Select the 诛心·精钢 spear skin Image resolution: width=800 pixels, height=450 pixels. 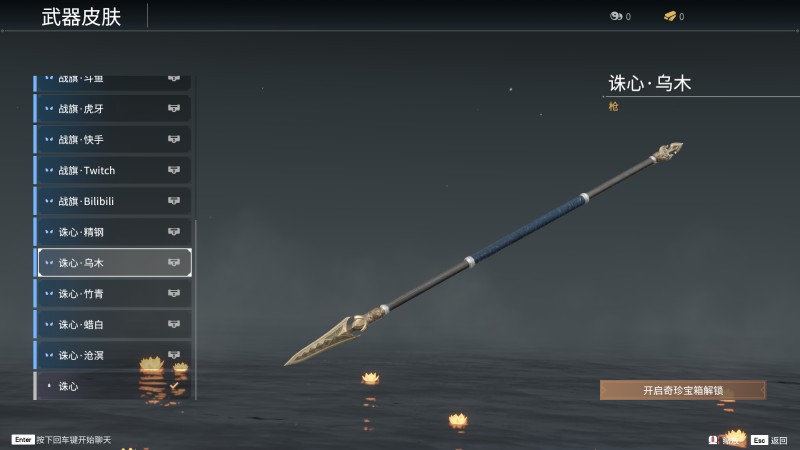click(113, 232)
